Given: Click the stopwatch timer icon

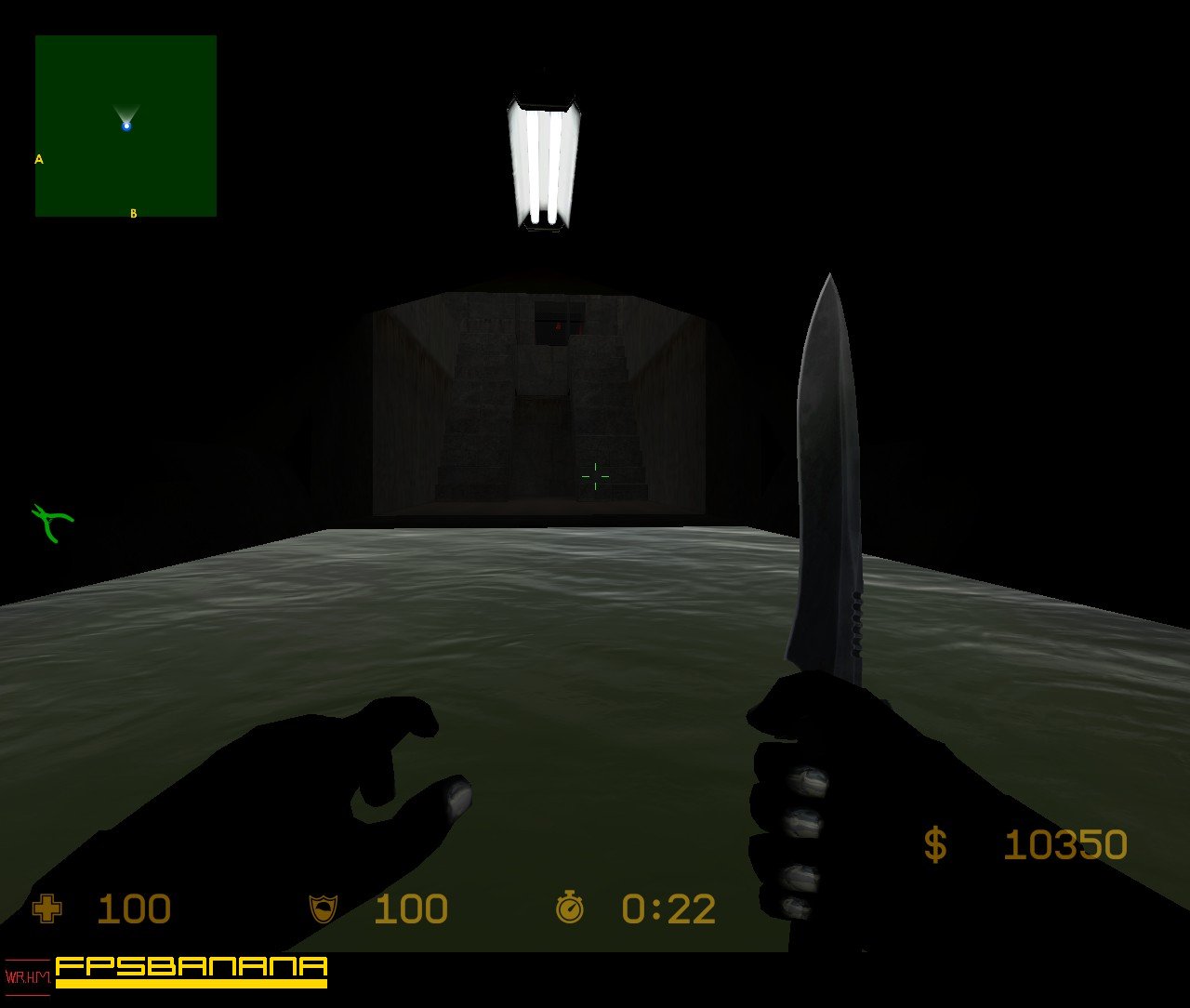Looking at the screenshot, I should coord(570,909).
